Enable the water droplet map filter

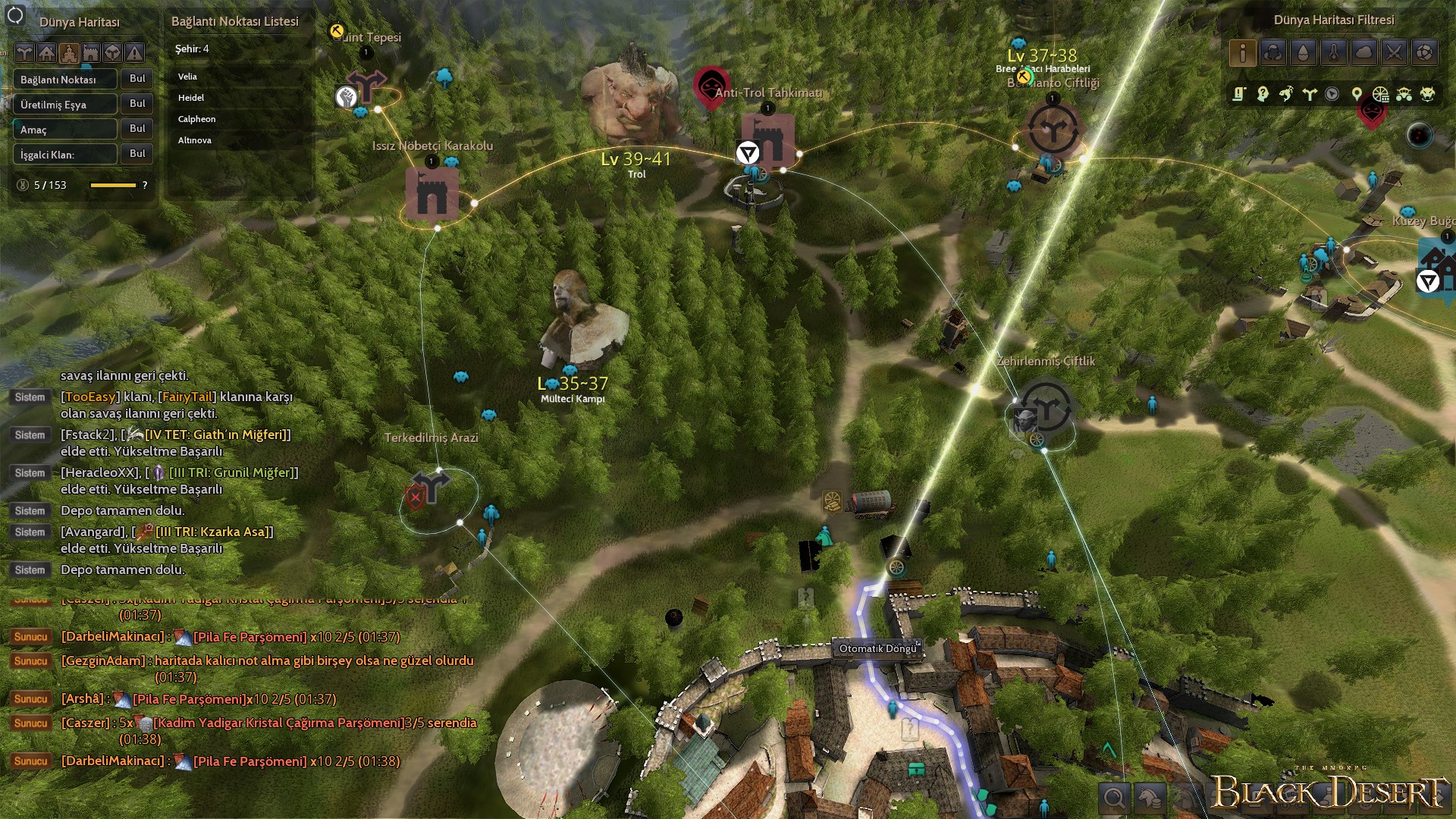[x=1303, y=52]
